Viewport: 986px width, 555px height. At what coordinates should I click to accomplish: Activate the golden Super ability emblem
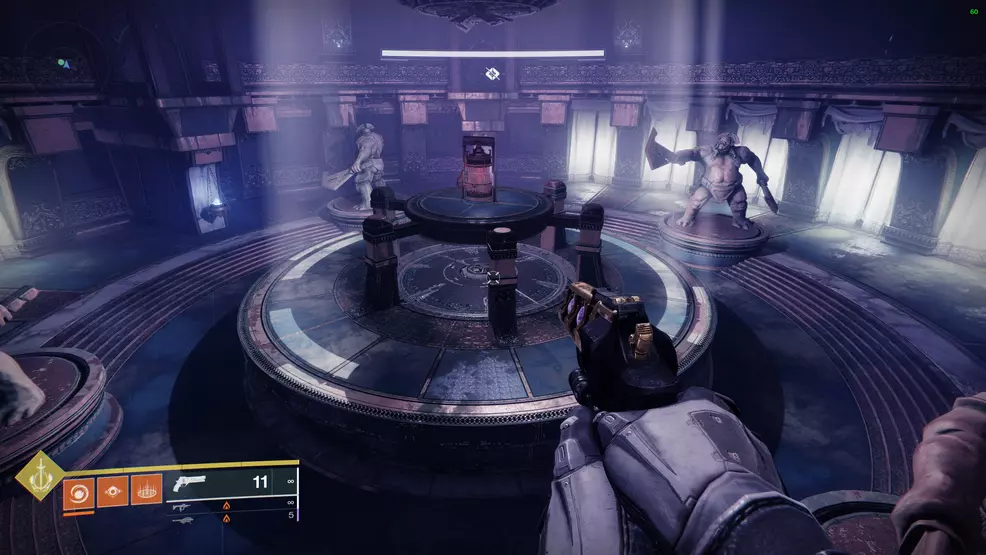(38, 476)
